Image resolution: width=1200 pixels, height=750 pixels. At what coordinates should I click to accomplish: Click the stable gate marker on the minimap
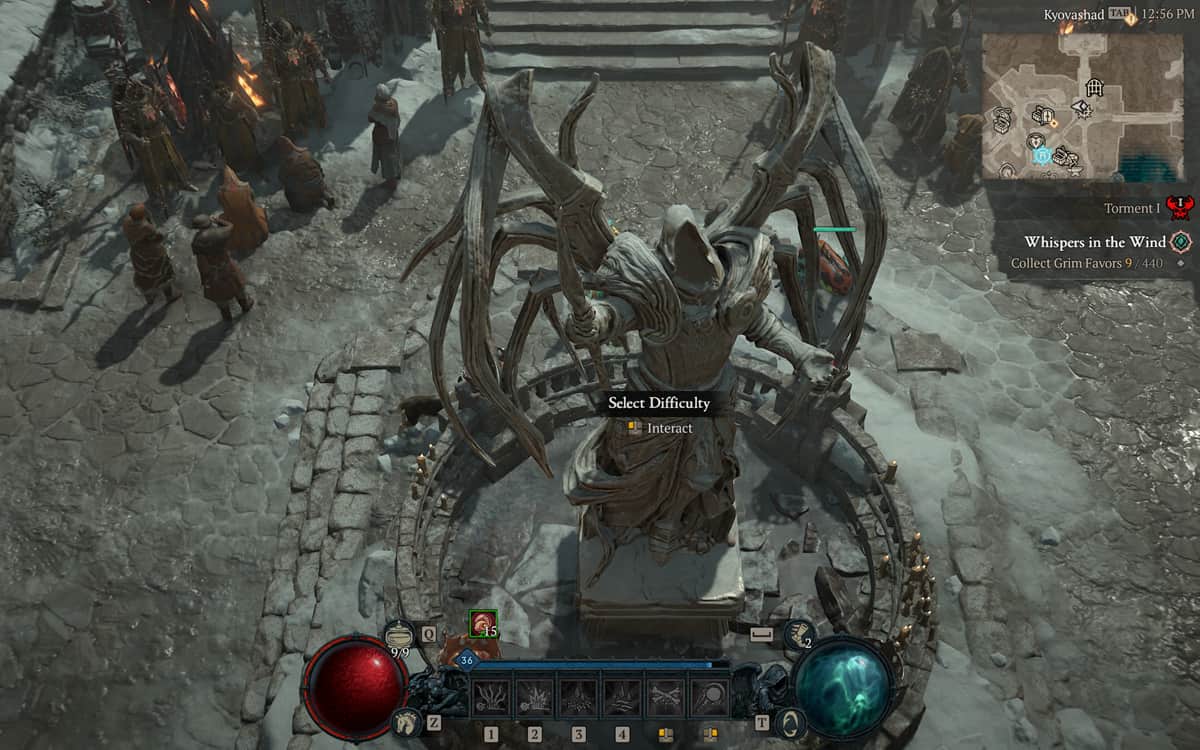click(x=1095, y=88)
